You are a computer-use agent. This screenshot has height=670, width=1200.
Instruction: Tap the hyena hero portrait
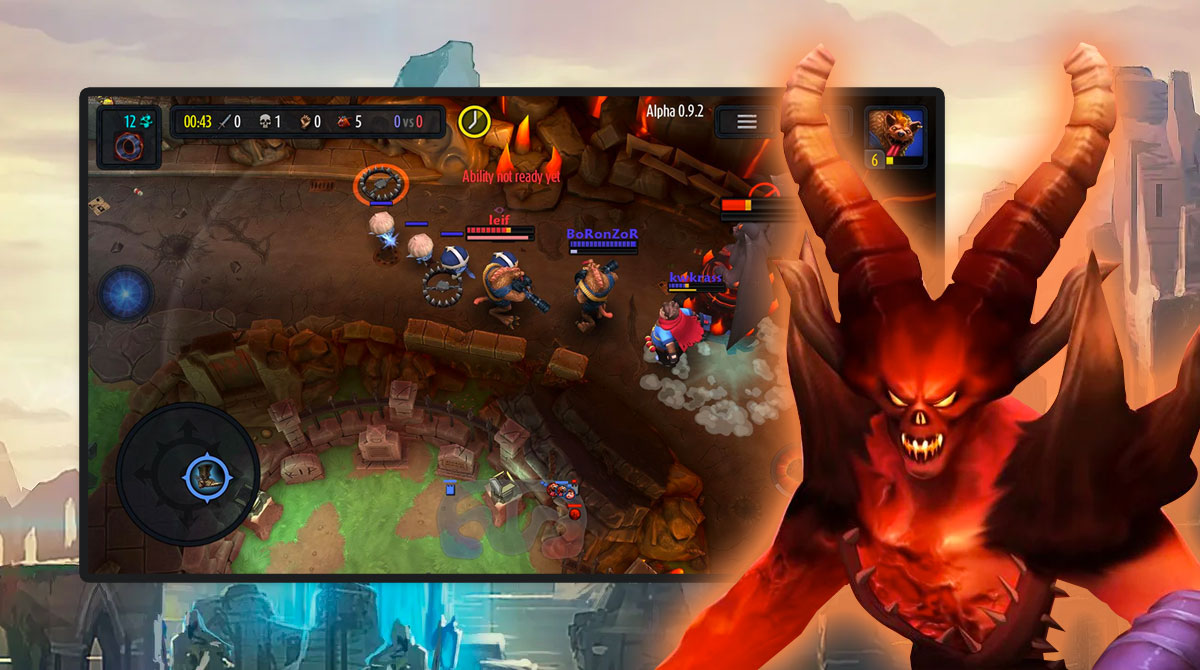[895, 137]
